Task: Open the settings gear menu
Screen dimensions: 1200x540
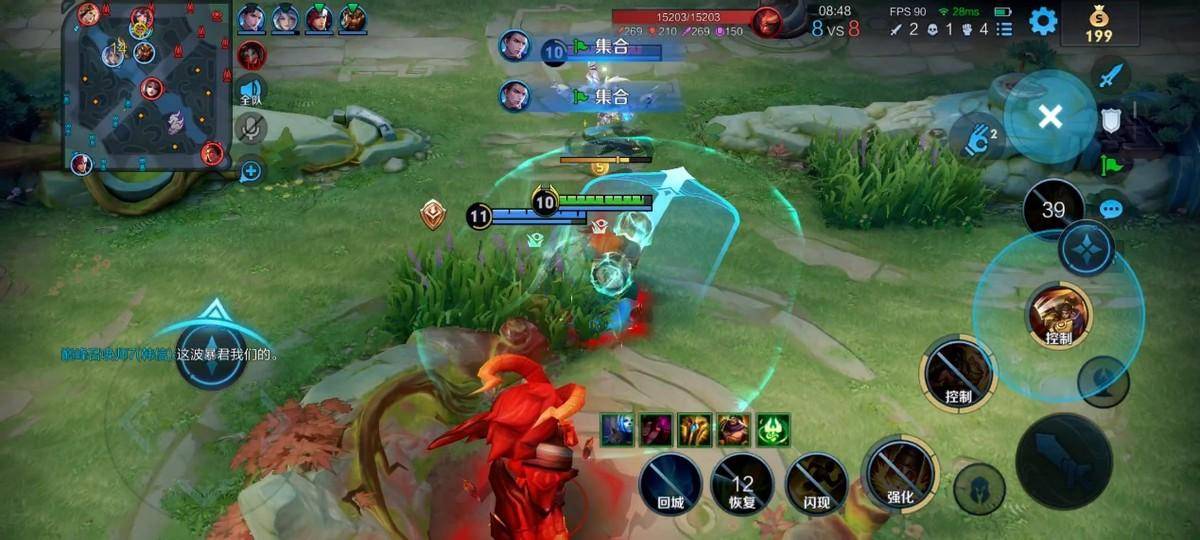Action: 1043,21
